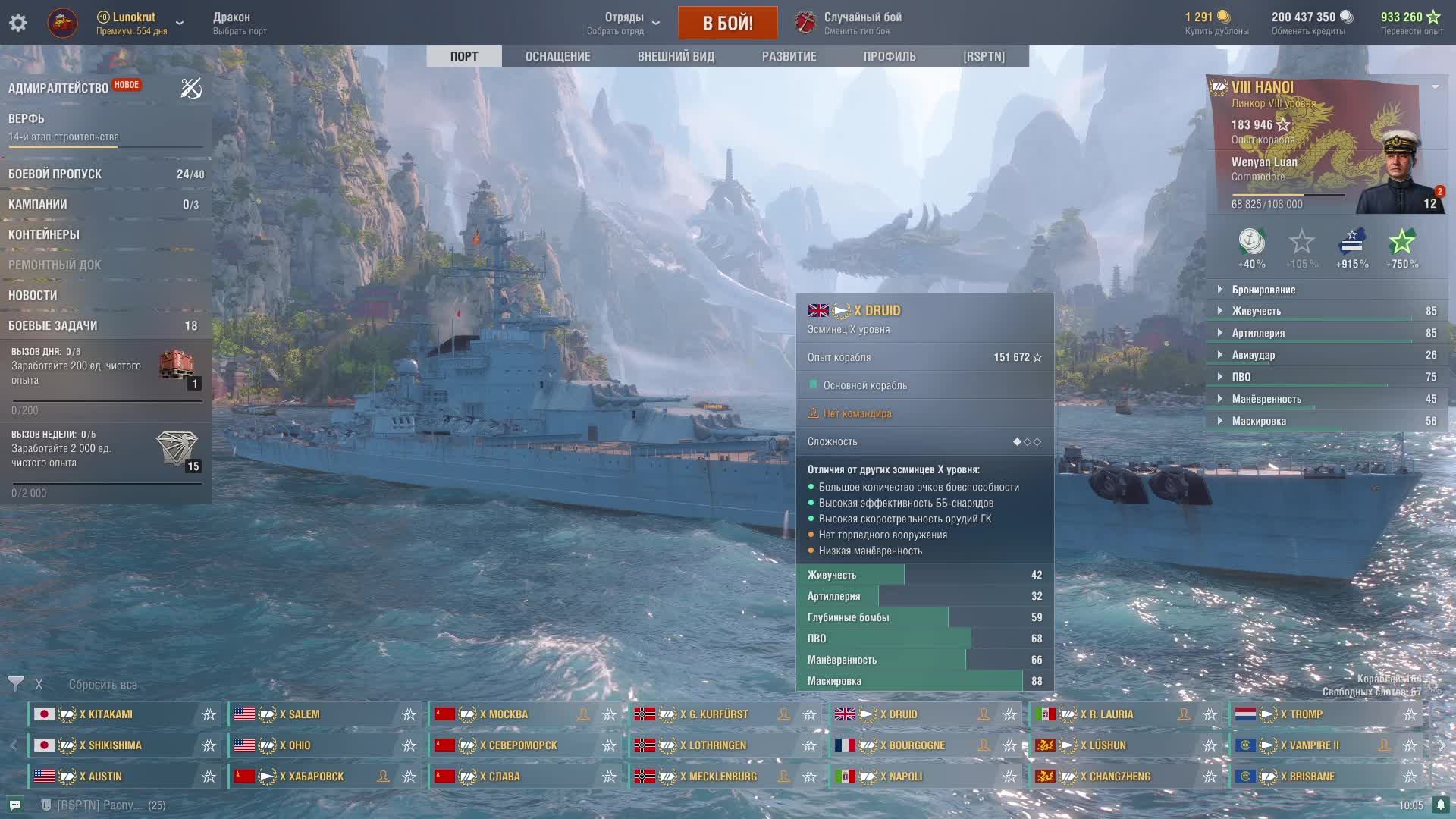Choose X Москва from the carousel
Image resolution: width=1456 pixels, height=819 pixels.
click(508, 714)
